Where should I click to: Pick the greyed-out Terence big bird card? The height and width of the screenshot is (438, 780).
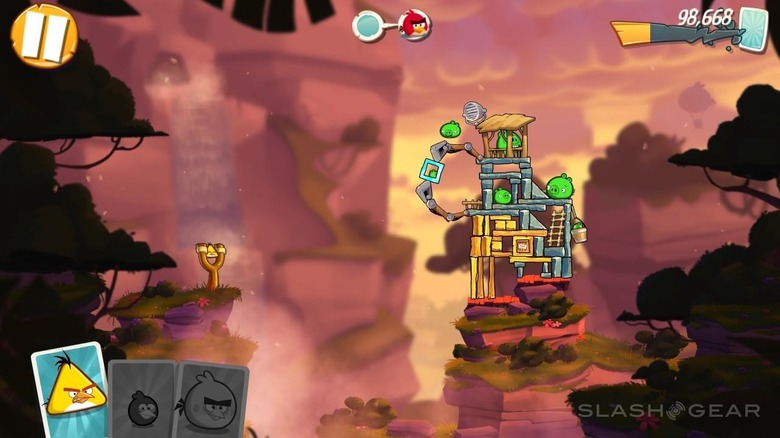coord(210,400)
